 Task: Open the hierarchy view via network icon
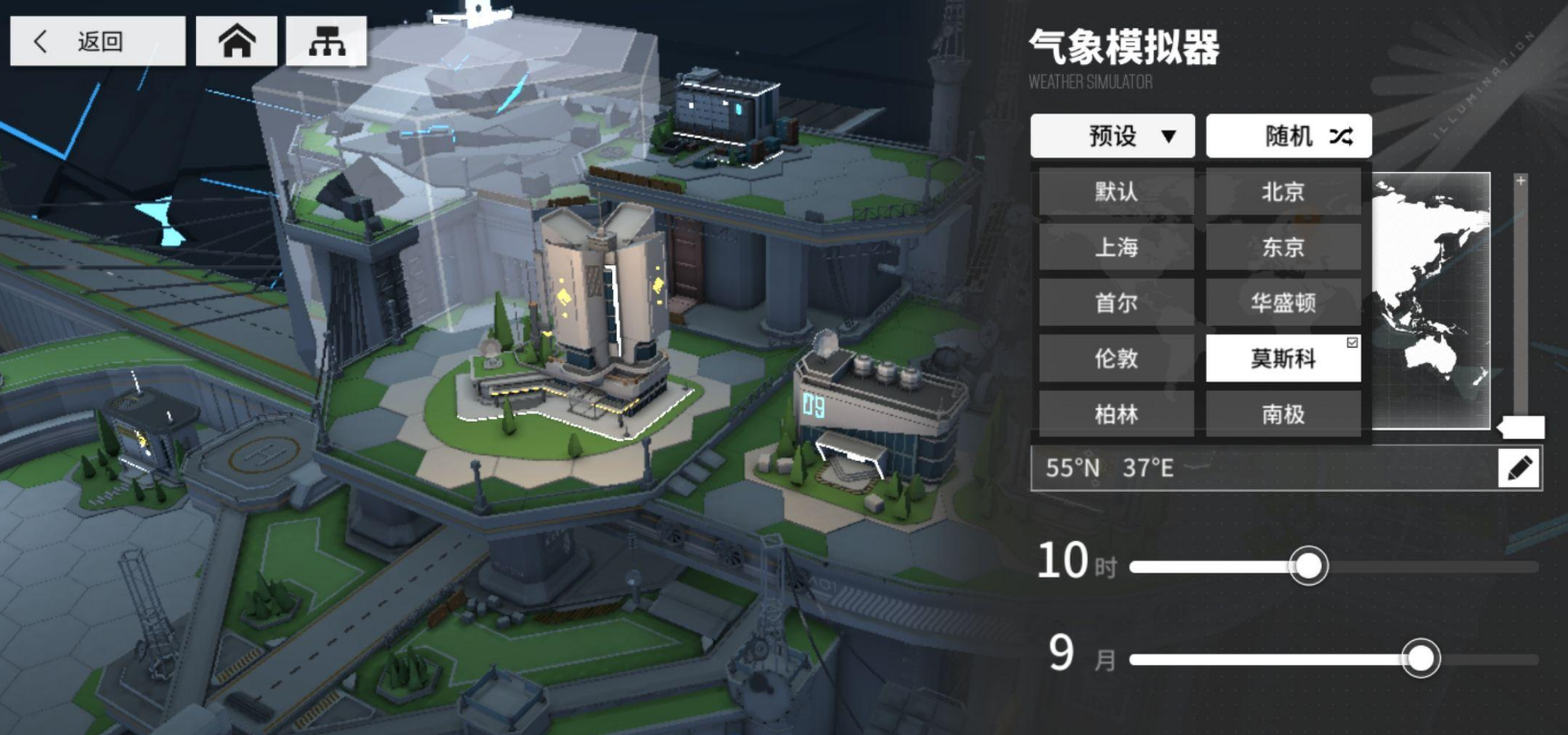pos(323,39)
